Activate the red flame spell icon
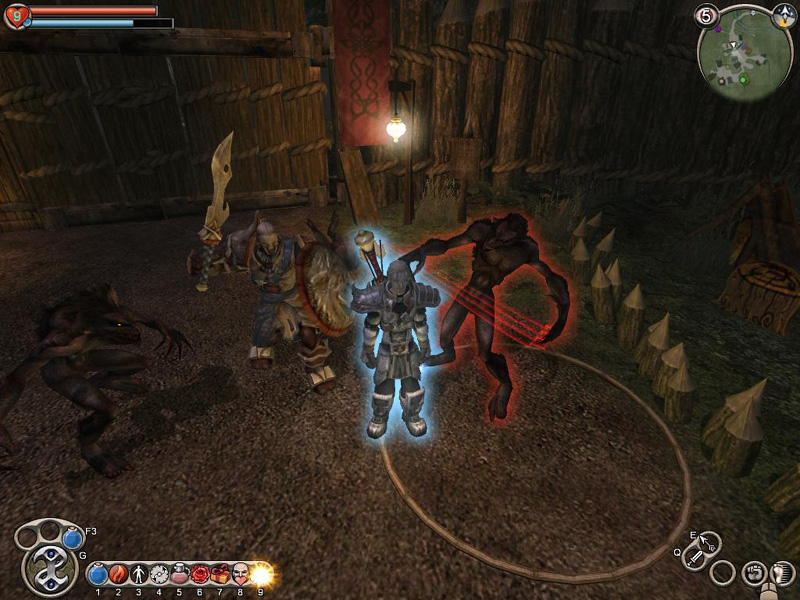800x600 pixels. click(118, 575)
